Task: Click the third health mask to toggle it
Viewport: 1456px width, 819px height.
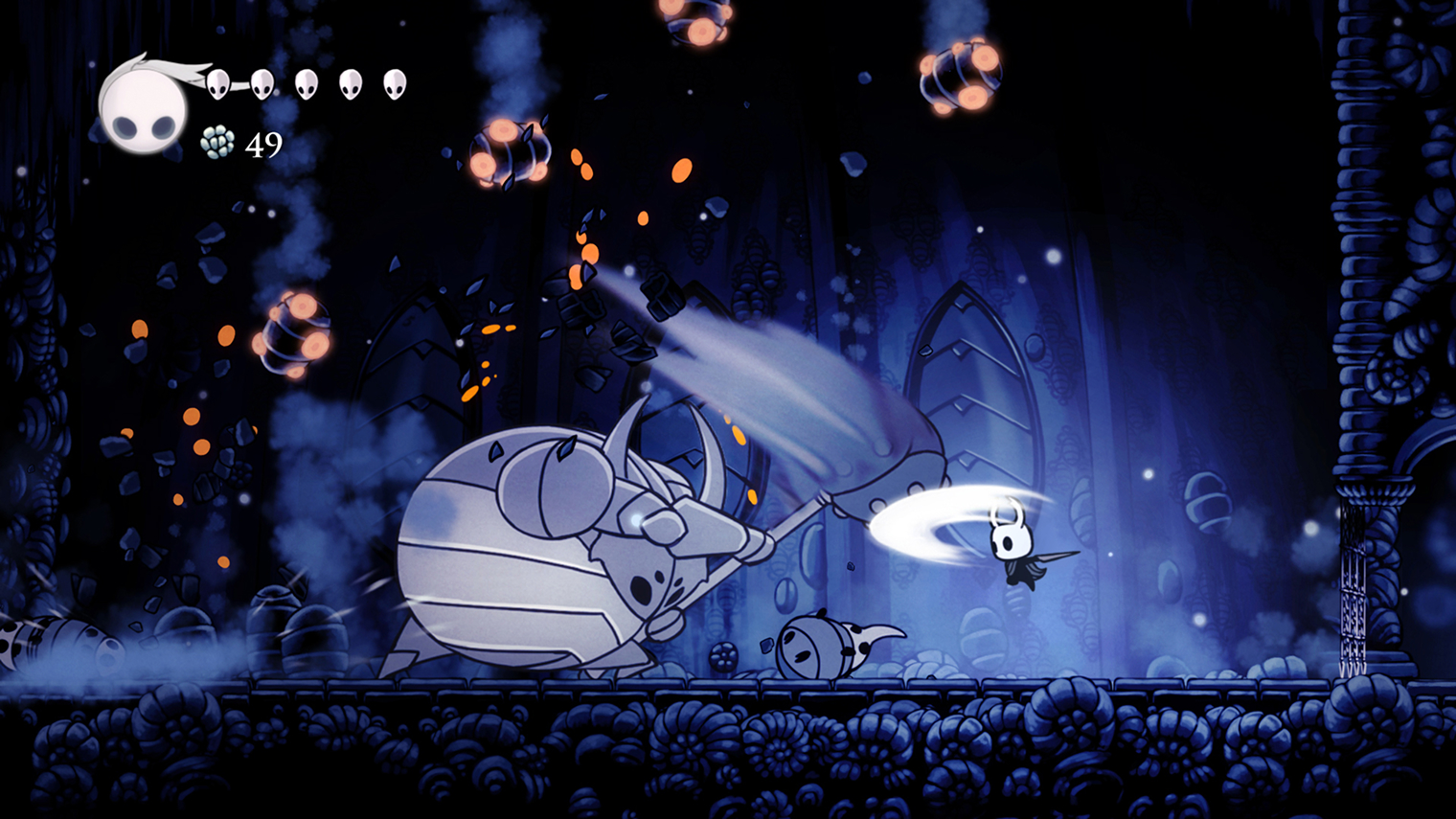Action: point(307,84)
